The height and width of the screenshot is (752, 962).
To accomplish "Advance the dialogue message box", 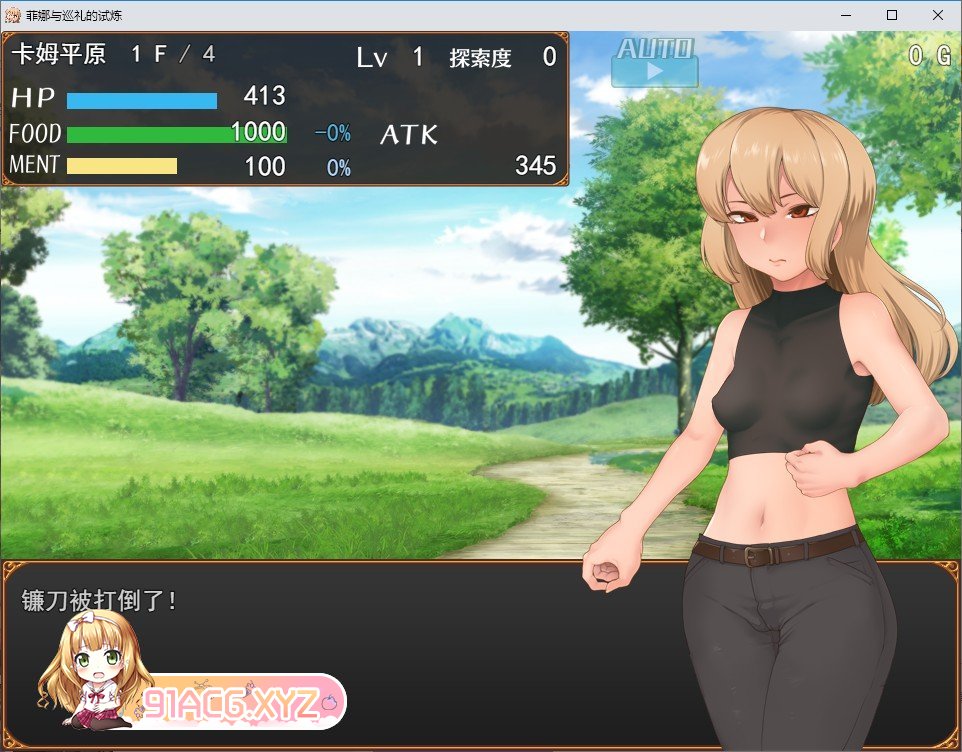I will (400, 650).
